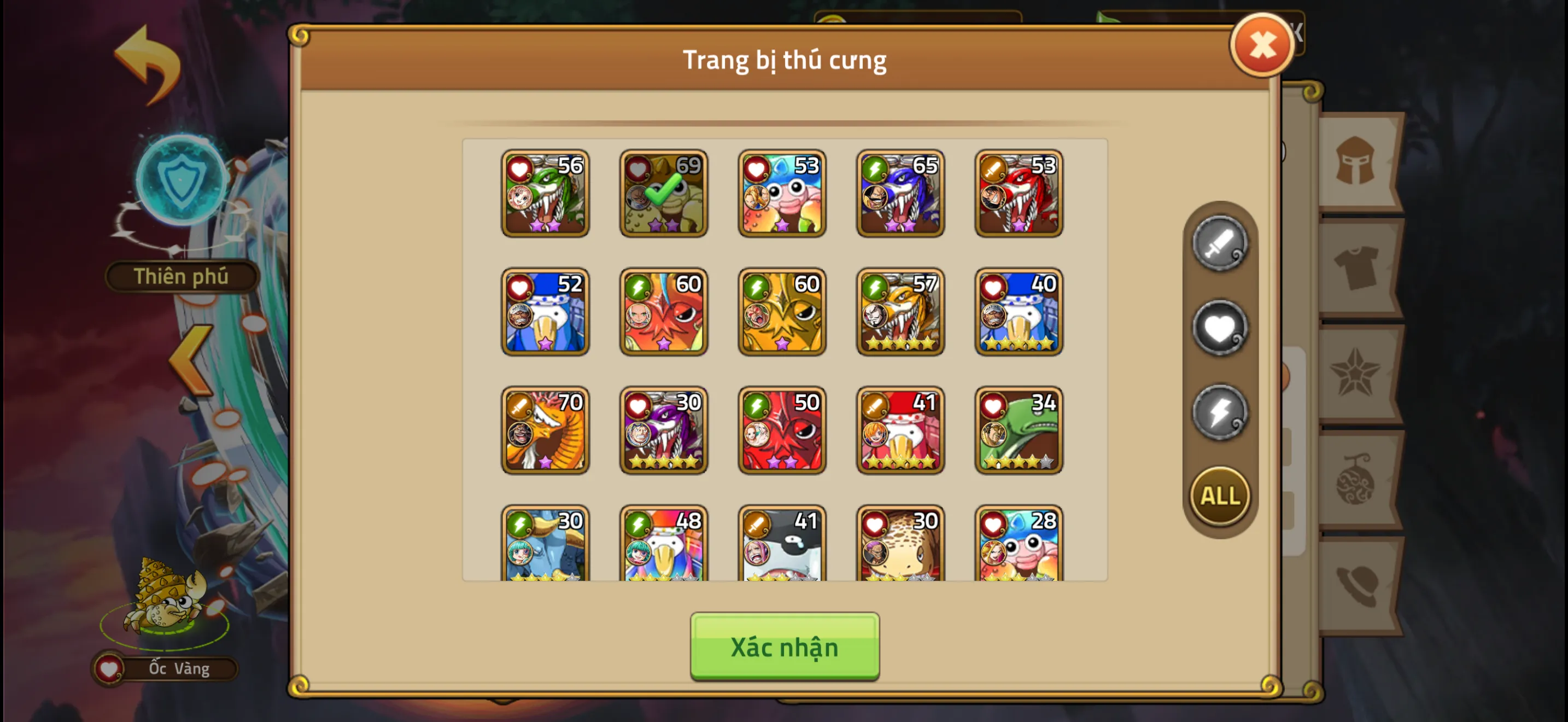This screenshot has height=722, width=1568.
Task: Uncheck the selected level 69 pet
Action: [x=663, y=194]
